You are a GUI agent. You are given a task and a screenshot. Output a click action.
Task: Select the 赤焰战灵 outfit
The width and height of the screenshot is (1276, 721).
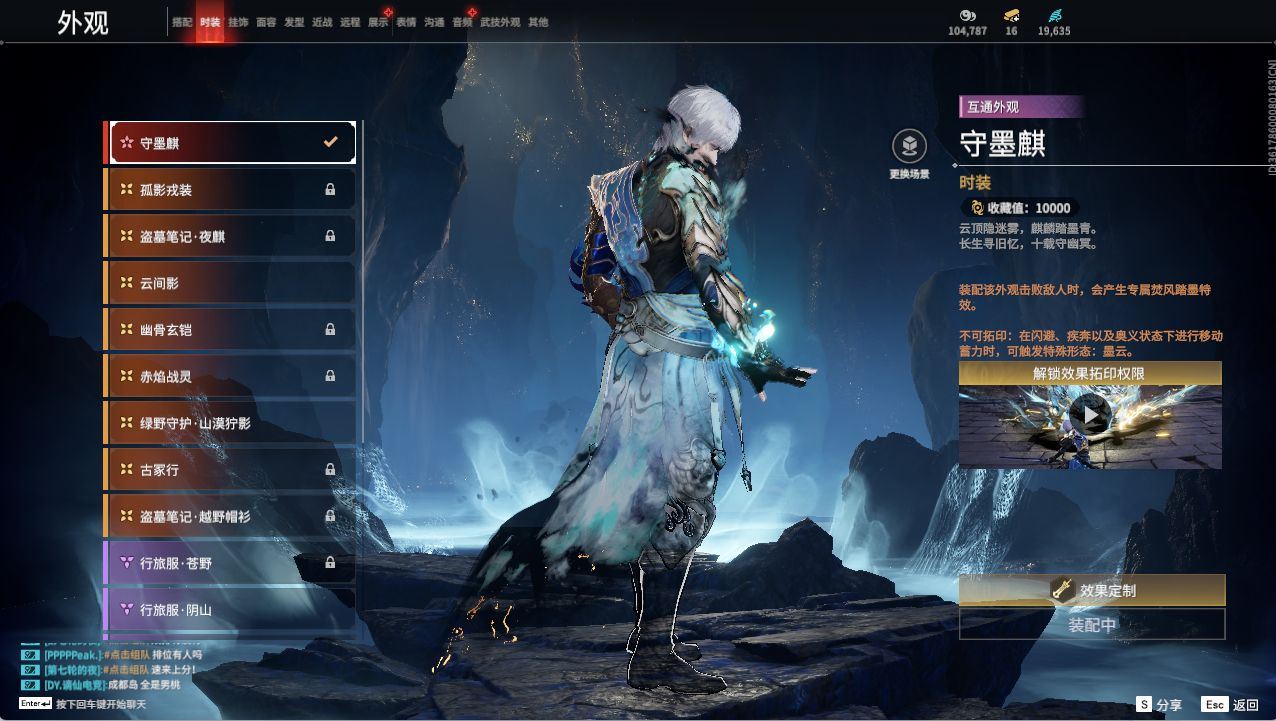pos(232,377)
